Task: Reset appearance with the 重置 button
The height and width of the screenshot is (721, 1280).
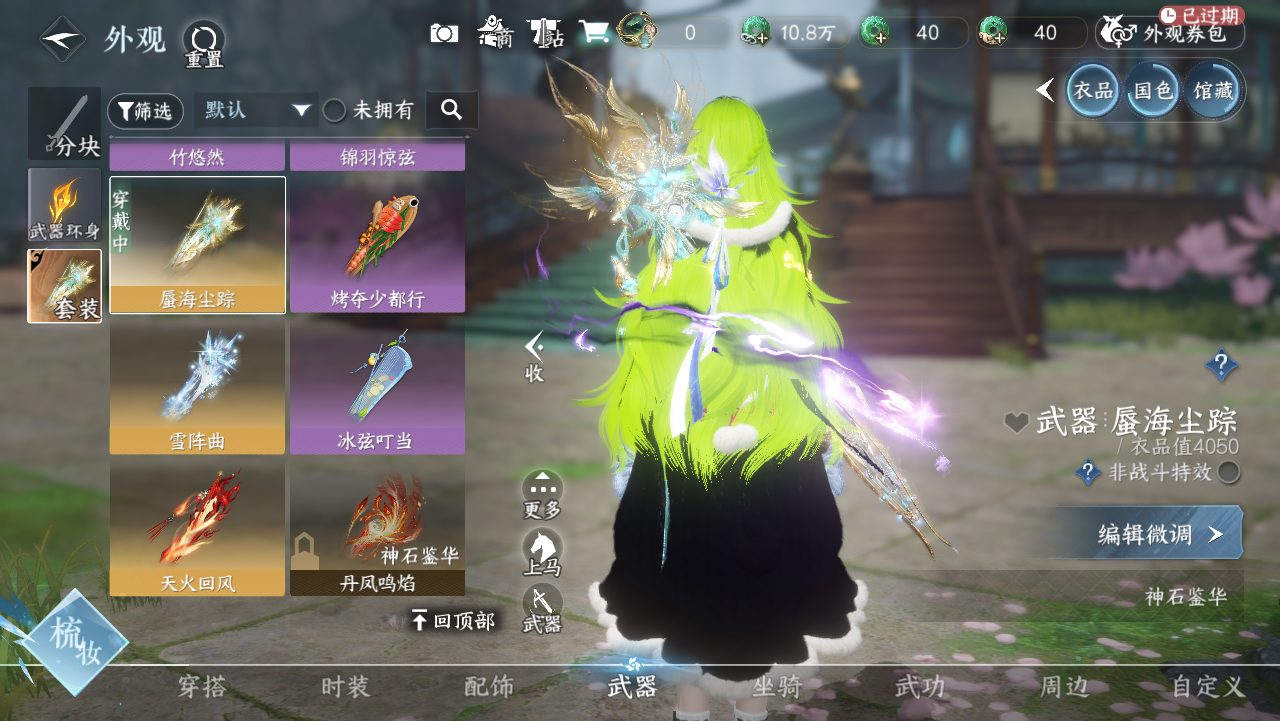Action: coord(204,44)
